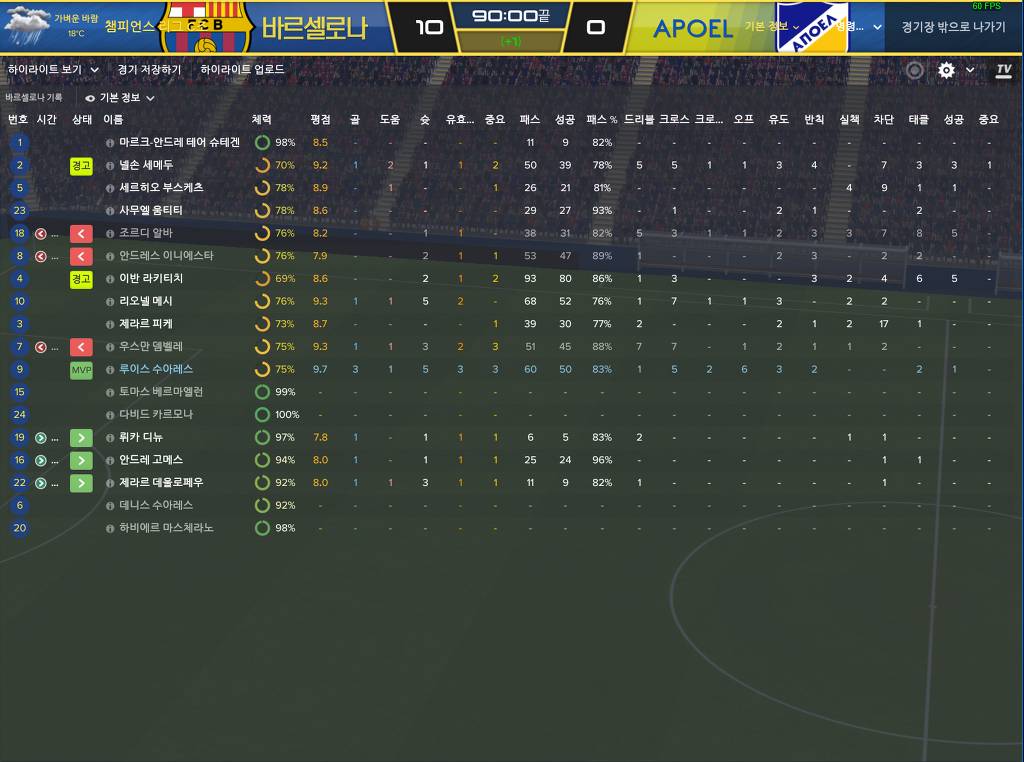The height and width of the screenshot is (762, 1024).
Task: Open the 하이라이트 보기 dropdown
Action: coord(53,70)
